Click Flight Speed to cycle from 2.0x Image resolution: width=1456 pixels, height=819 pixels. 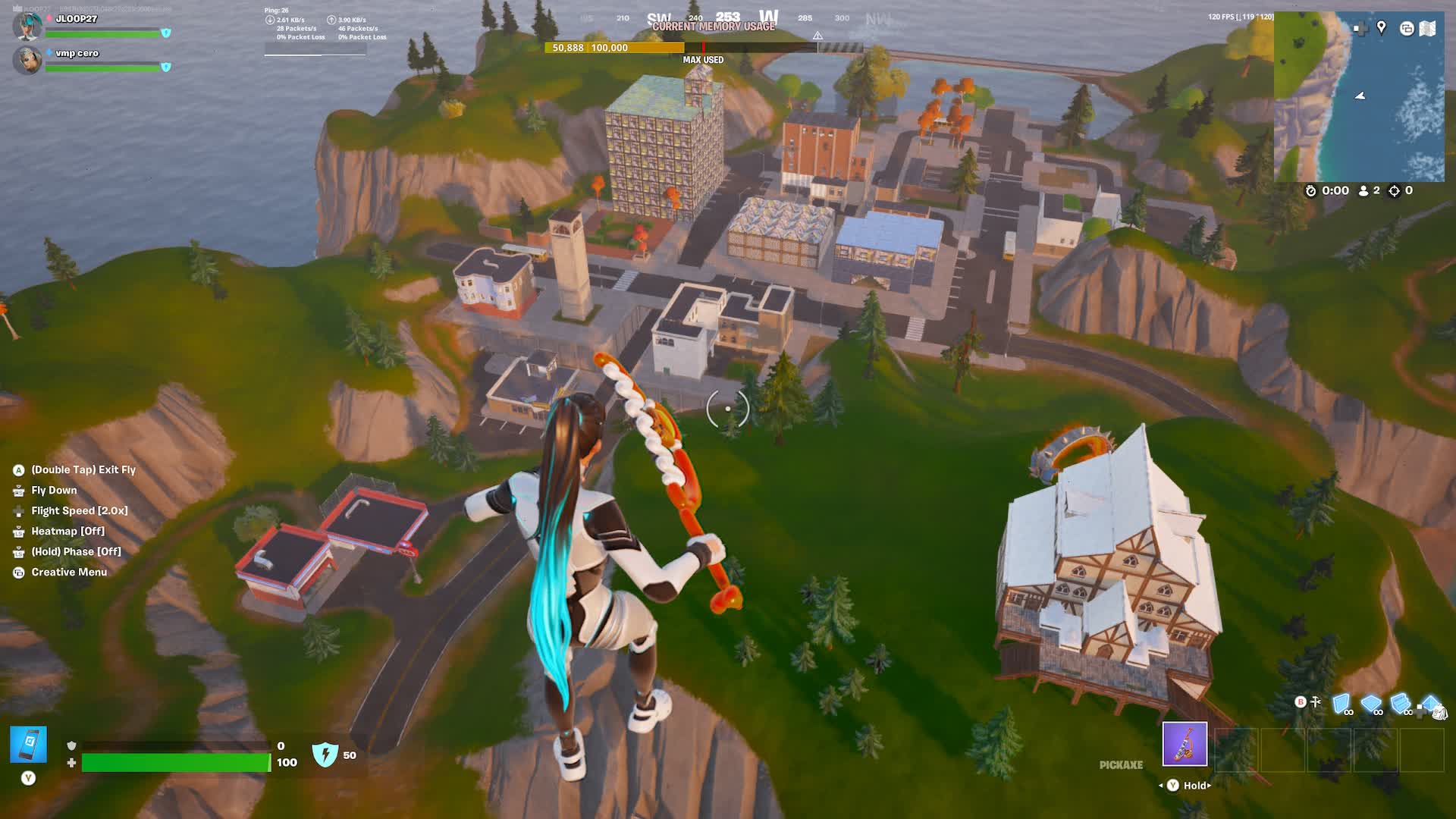click(80, 510)
